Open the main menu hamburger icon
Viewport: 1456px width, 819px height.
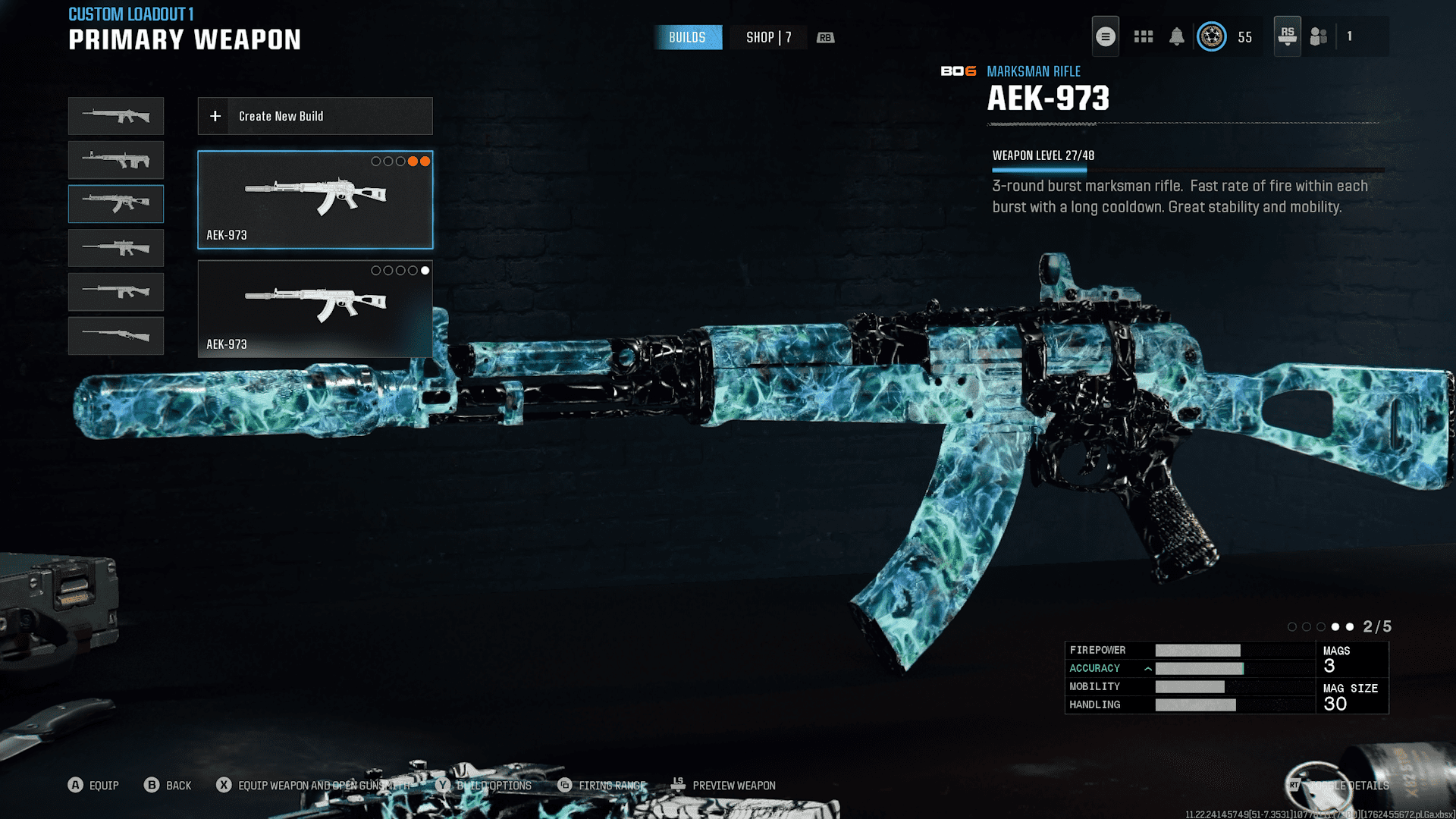pyautogui.click(x=1105, y=36)
